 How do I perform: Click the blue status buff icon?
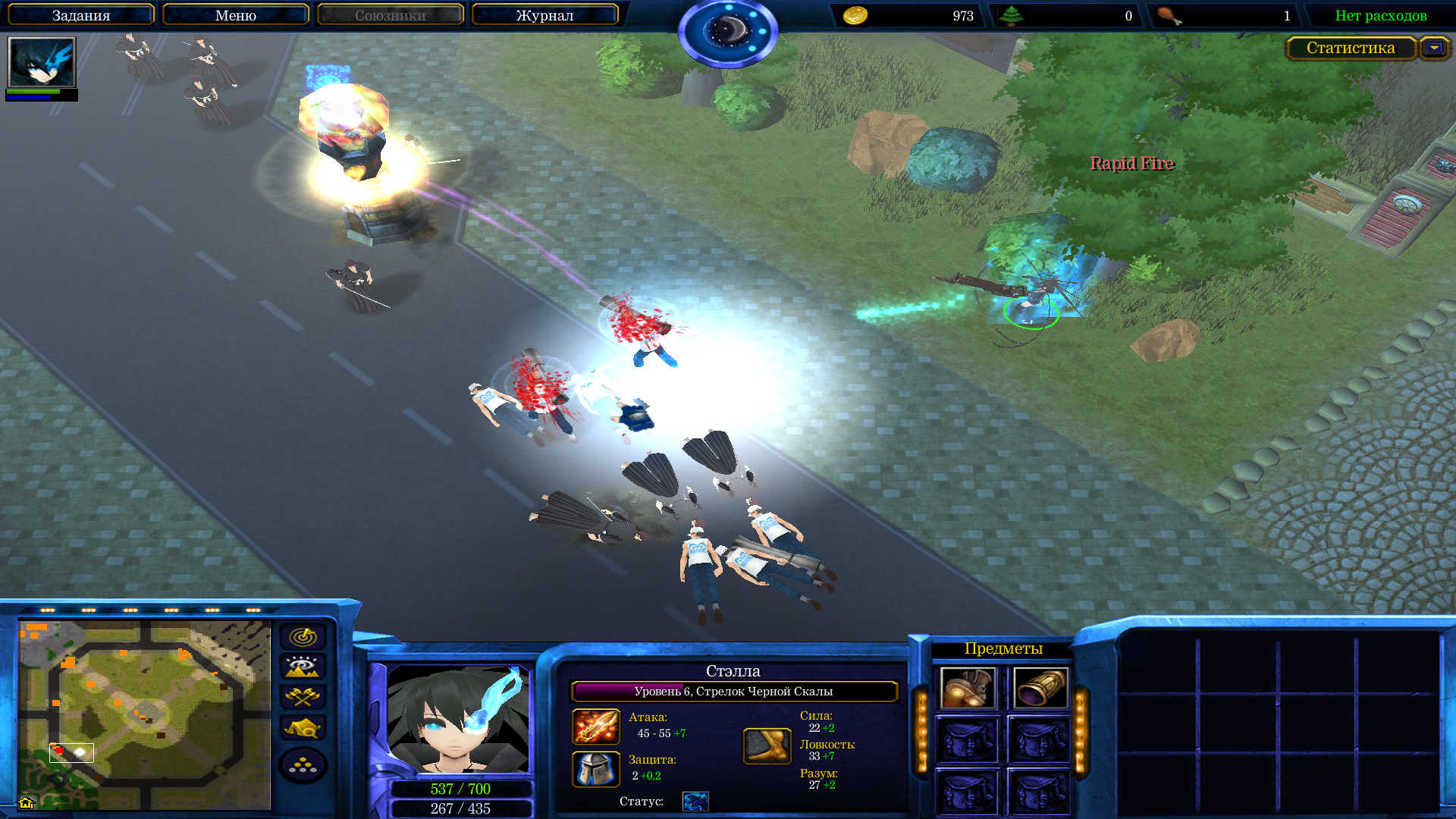coord(695,802)
